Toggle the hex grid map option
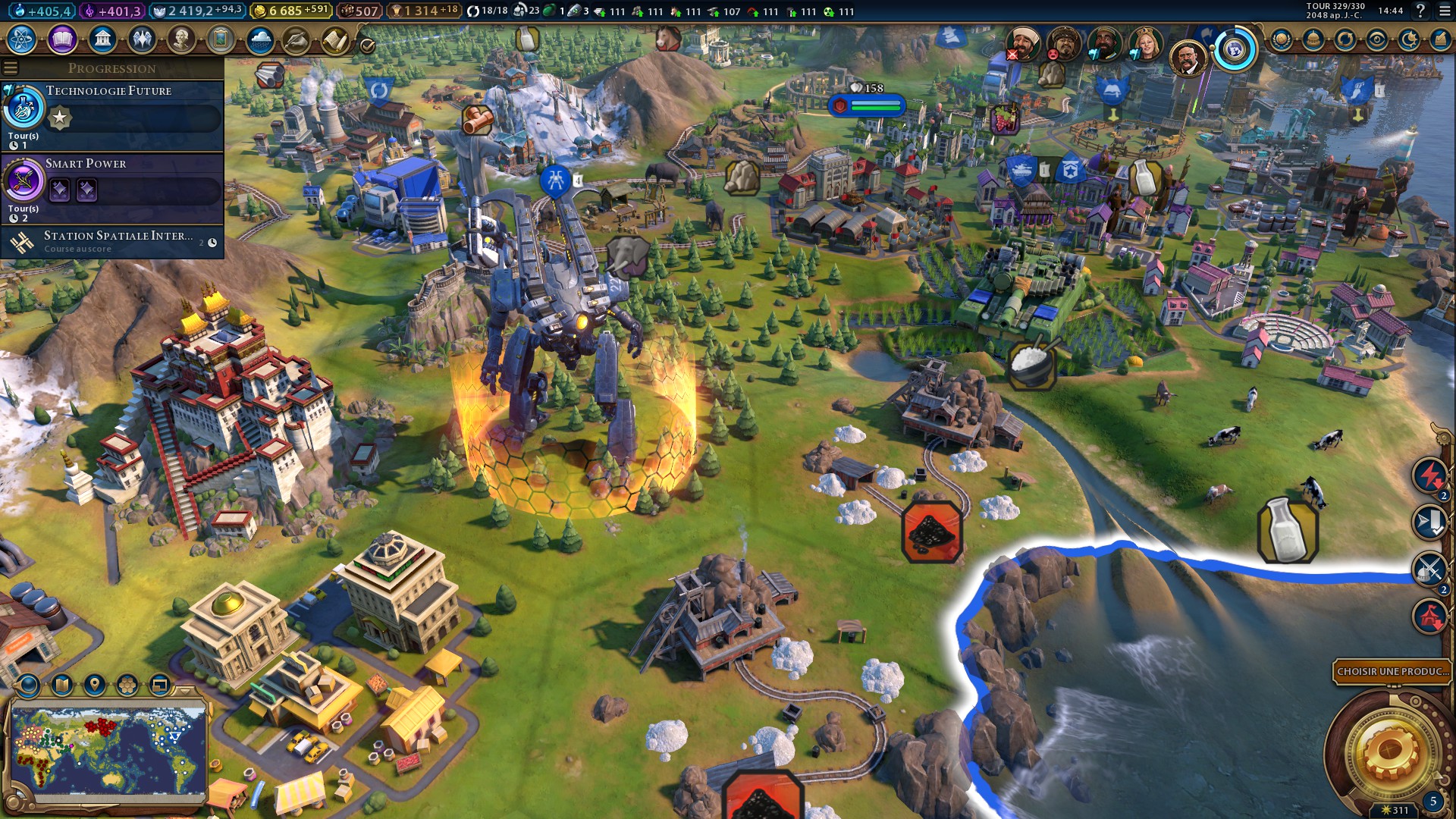The image size is (1456, 819). (127, 686)
